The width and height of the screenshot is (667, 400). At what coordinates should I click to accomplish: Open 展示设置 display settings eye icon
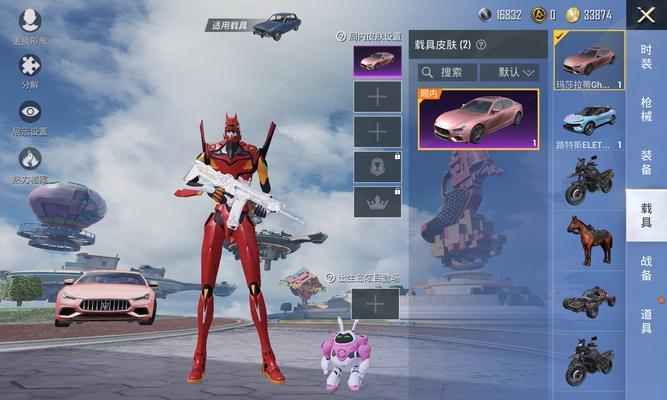[30, 112]
